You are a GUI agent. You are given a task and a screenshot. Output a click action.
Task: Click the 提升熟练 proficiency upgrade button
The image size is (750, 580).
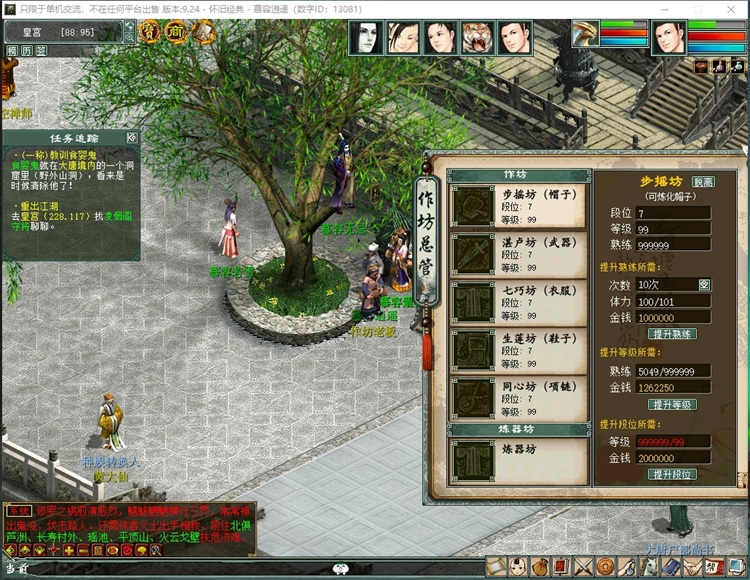click(x=672, y=333)
